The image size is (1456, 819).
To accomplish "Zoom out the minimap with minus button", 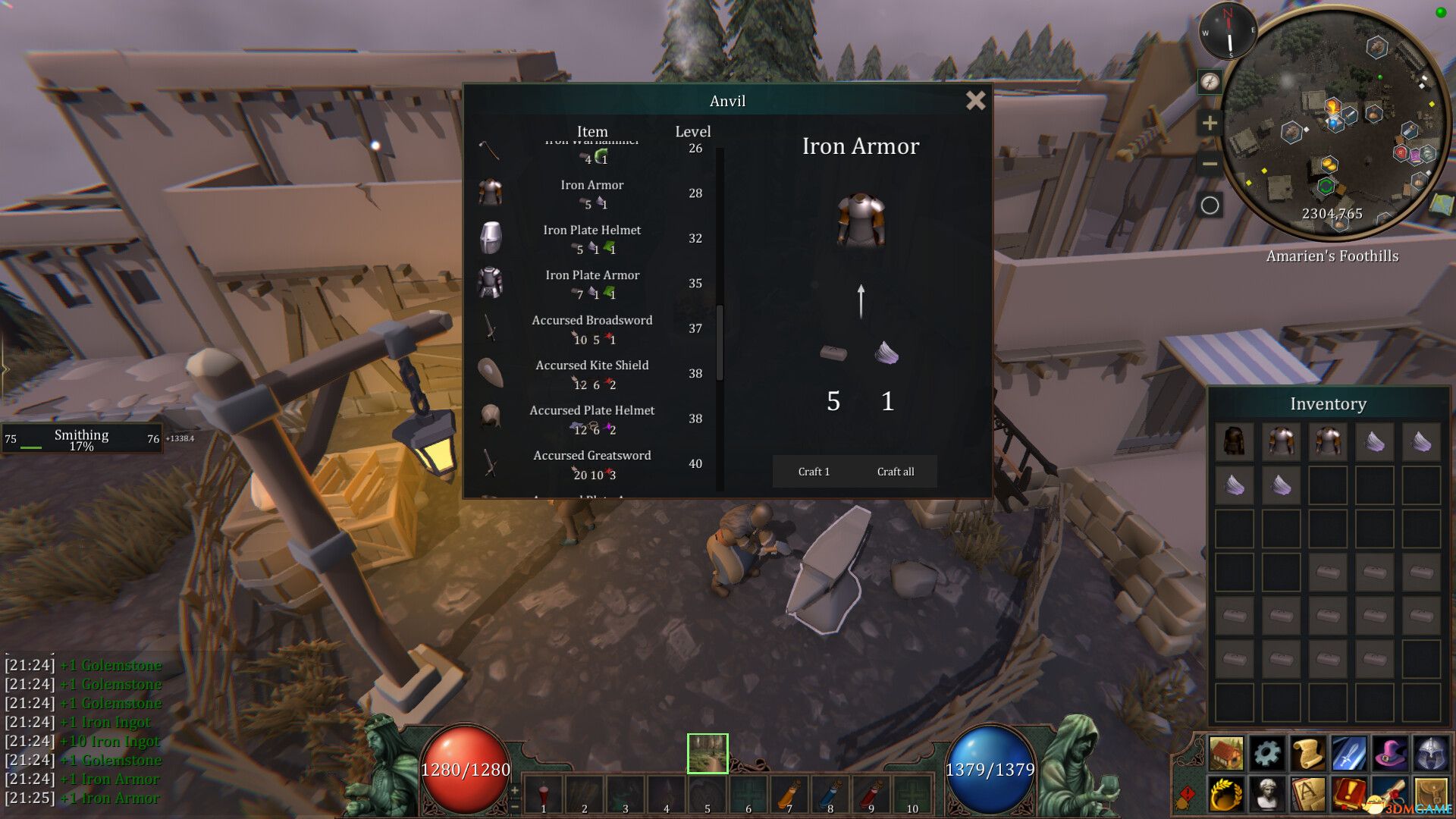I will click(1209, 162).
